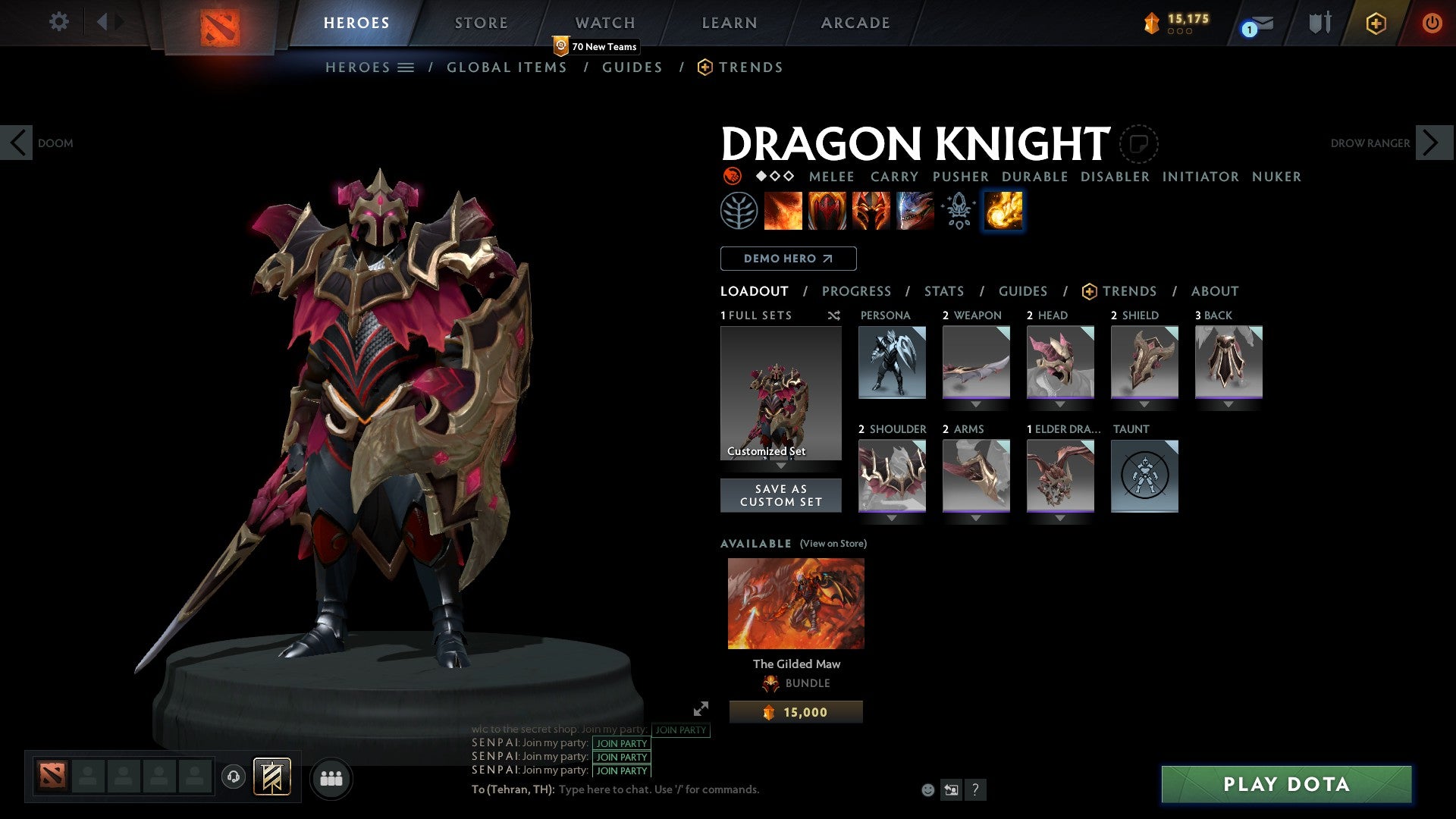View the Elder Dragon Form ability icon
1456x819 pixels.
(x=914, y=210)
